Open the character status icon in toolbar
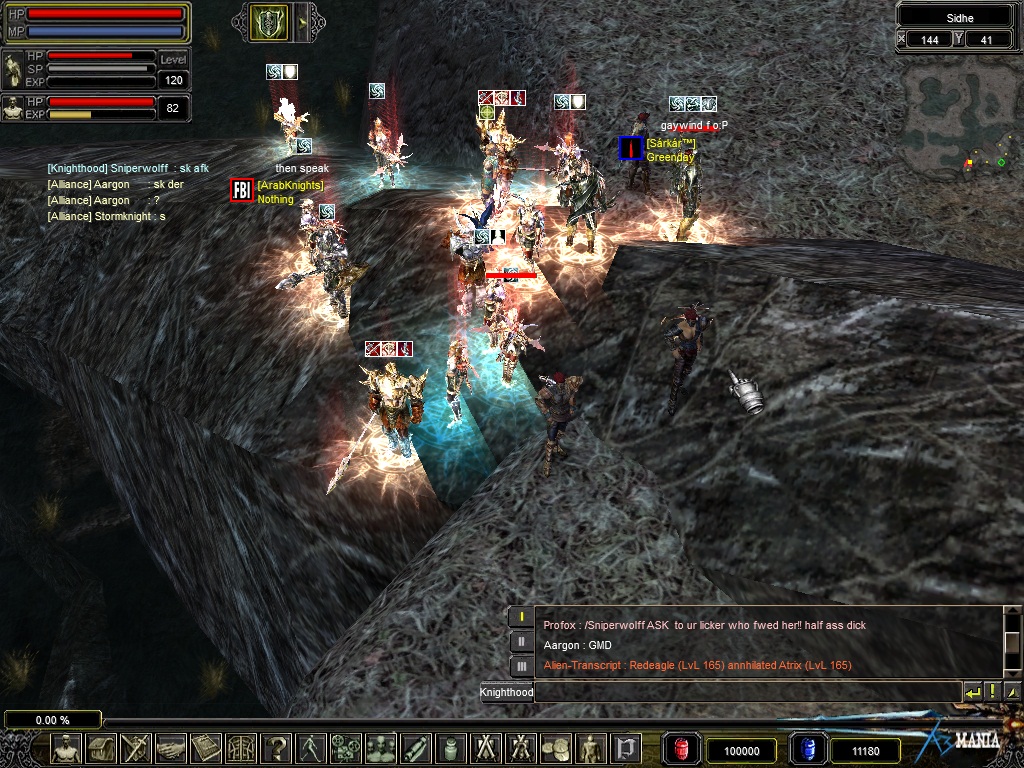The height and width of the screenshot is (768, 1024). coord(66,748)
